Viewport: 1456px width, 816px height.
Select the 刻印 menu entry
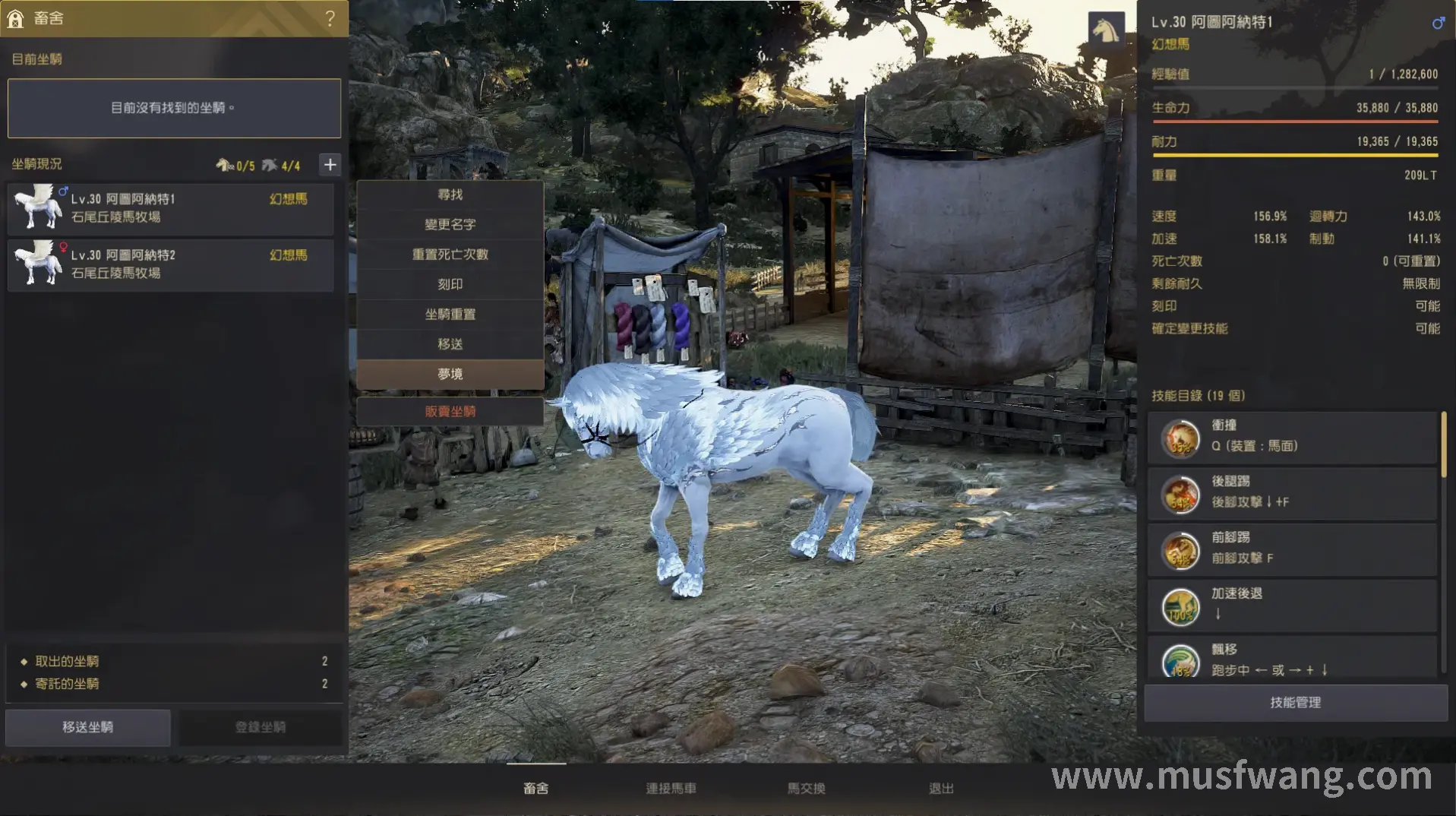[450, 284]
